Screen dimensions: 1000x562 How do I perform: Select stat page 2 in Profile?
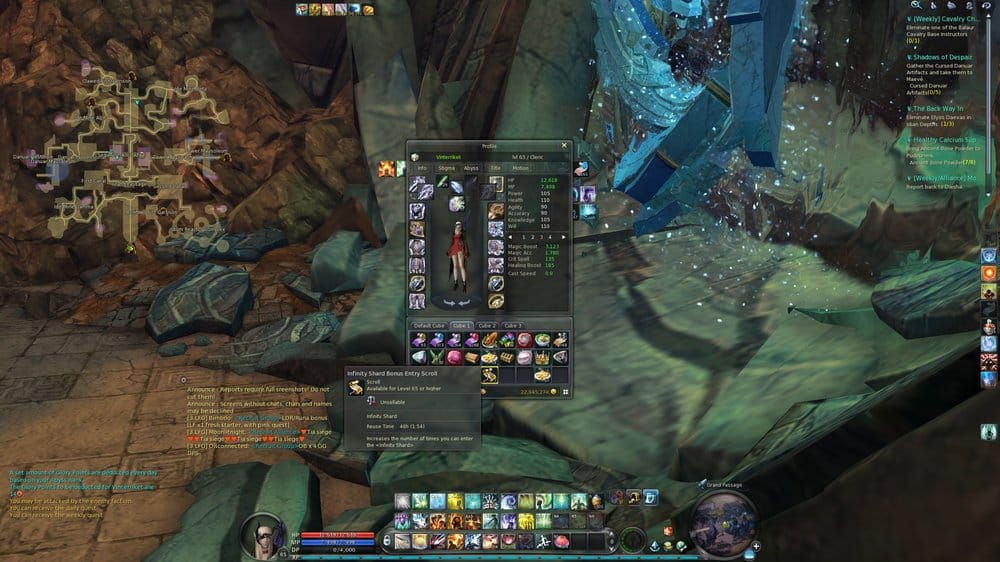[x=523, y=236]
